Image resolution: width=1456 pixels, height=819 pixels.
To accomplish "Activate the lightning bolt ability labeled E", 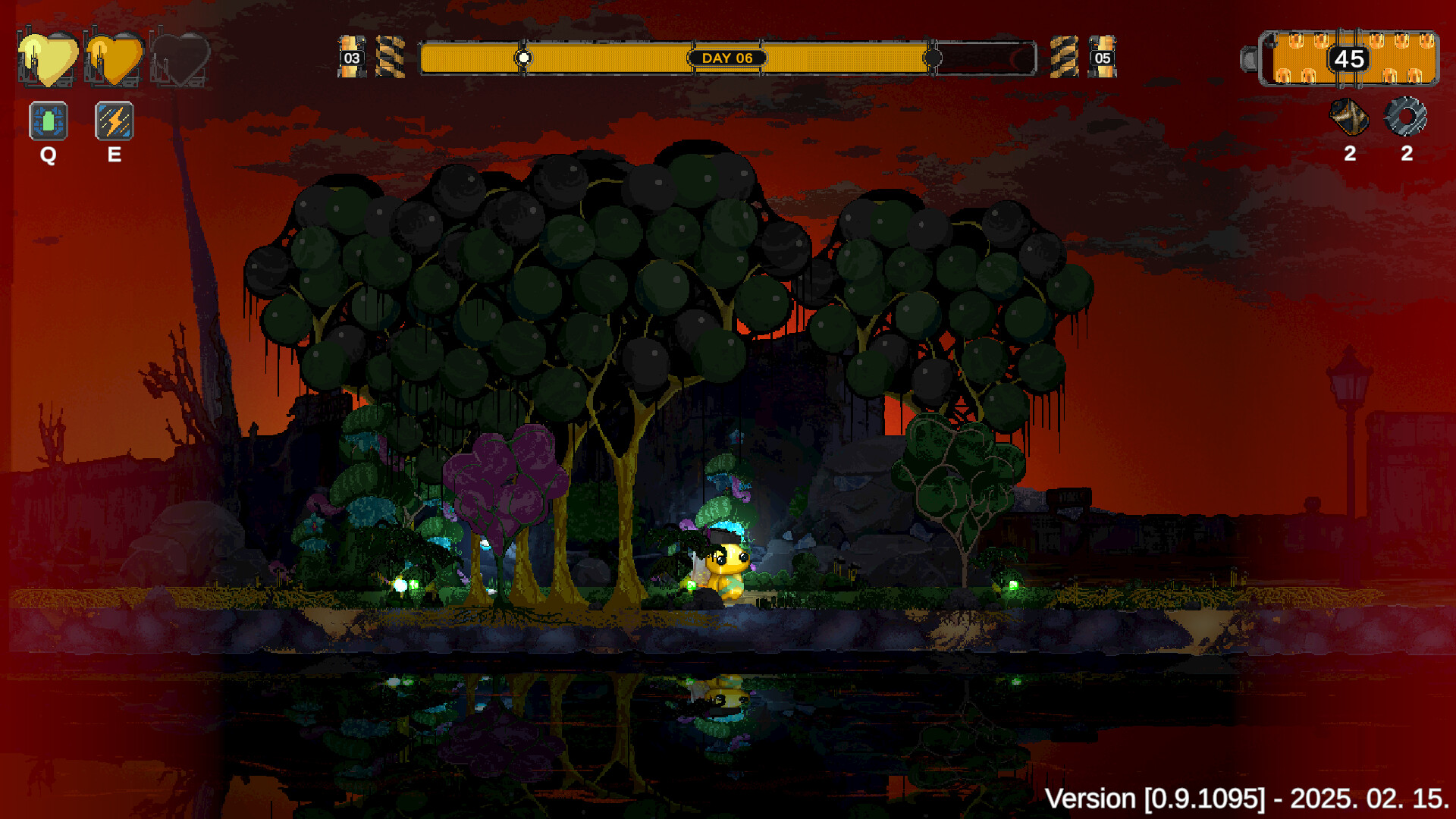I will tap(114, 120).
